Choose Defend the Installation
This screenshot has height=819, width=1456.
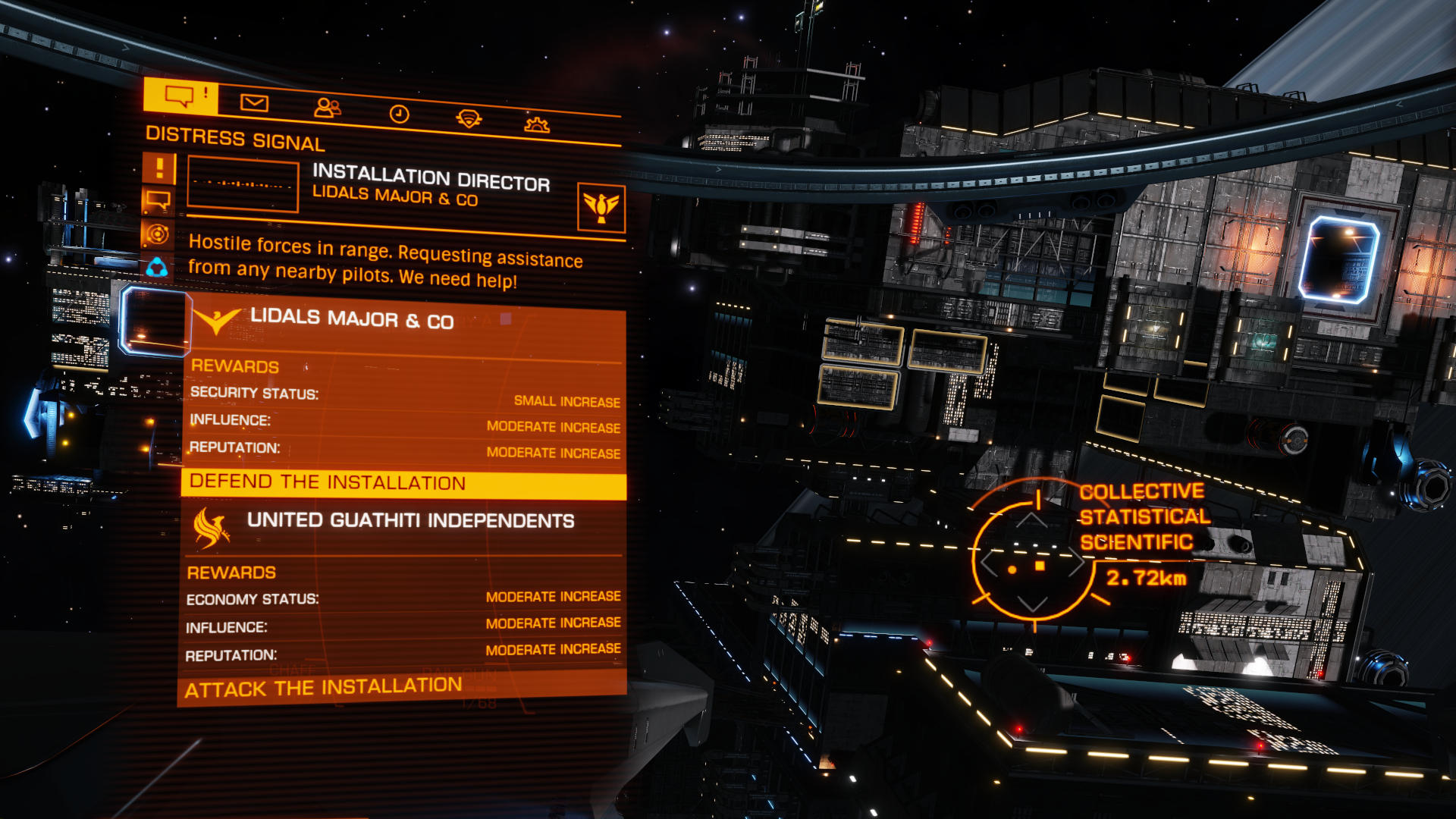[403, 483]
